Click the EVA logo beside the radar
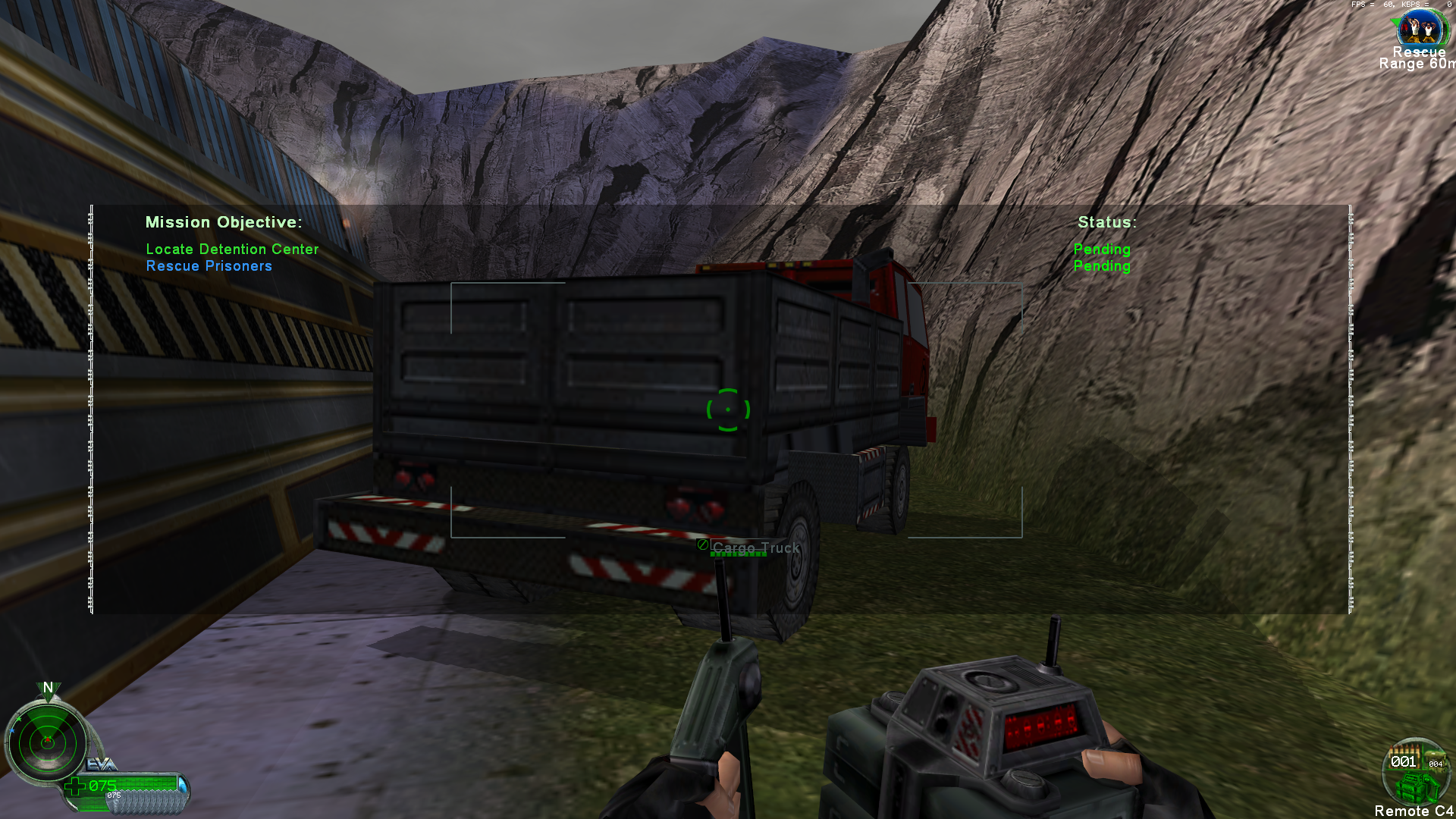1456x819 pixels. 101,764
